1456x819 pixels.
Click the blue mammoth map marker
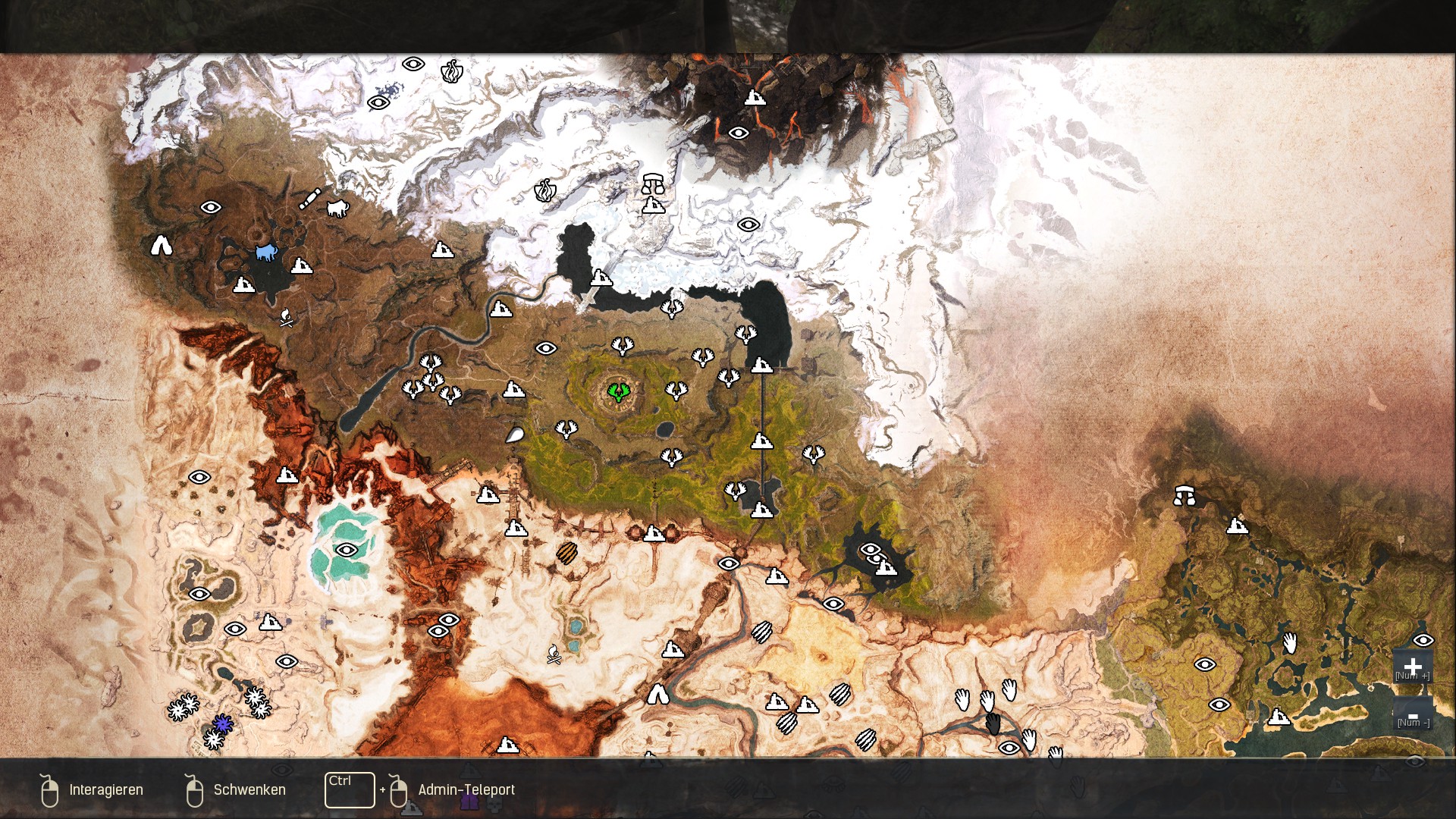pos(265,252)
